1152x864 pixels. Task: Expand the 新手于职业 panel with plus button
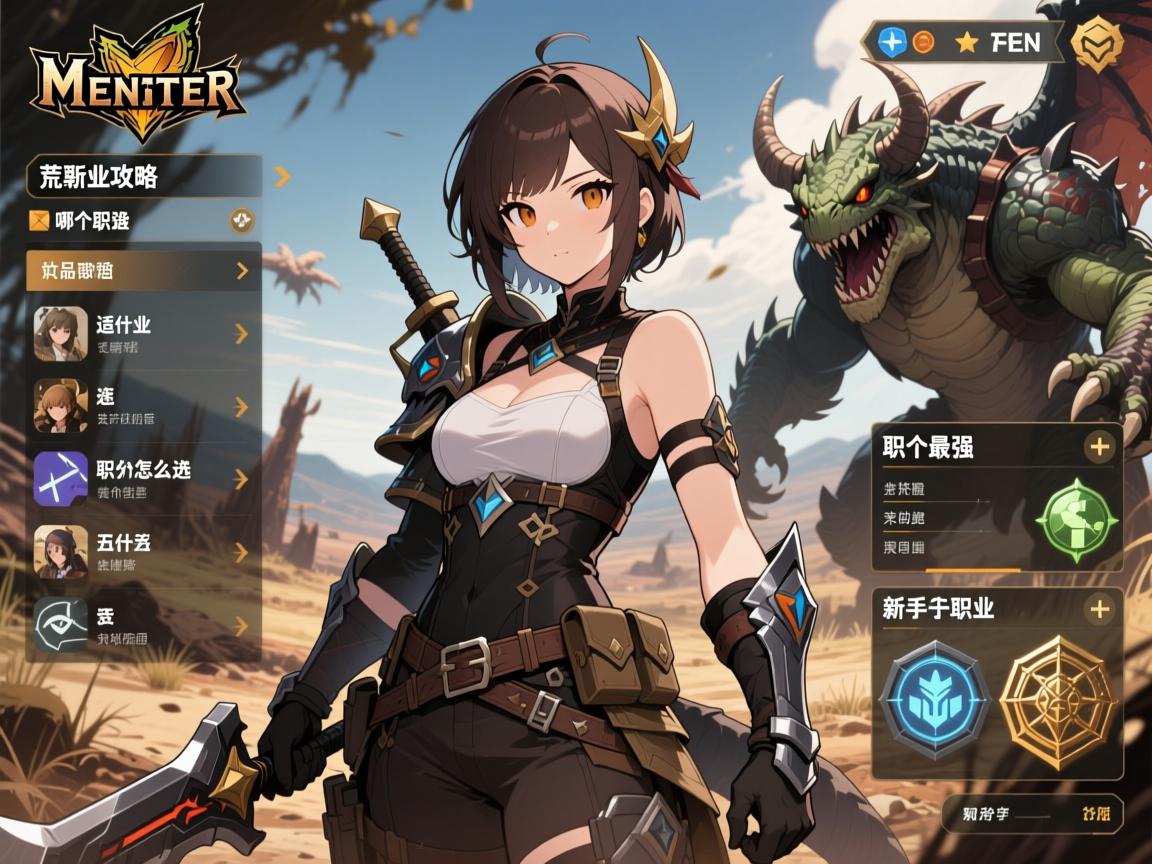pos(1099,608)
